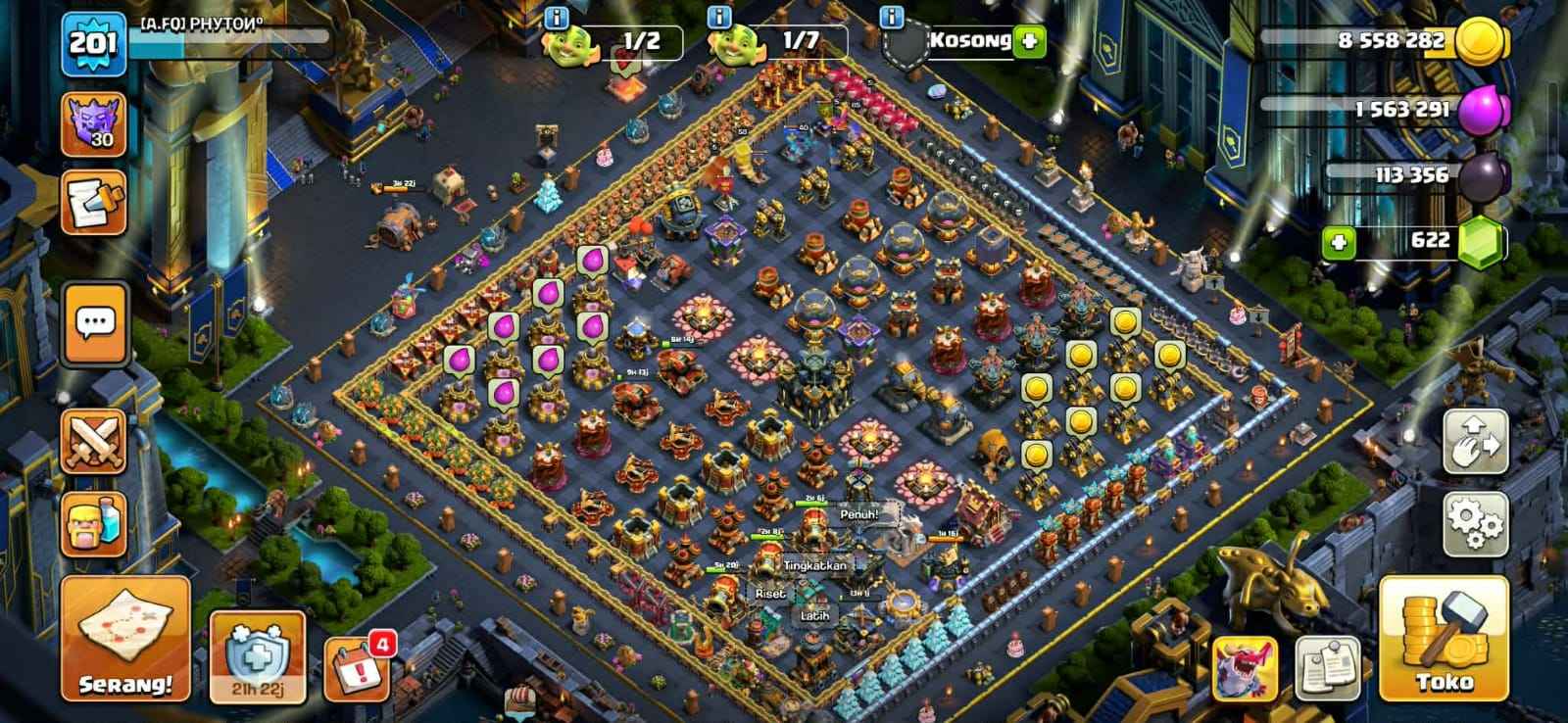Screen dimensions: 1568x723
Task: Tap the info icon beside 1/2 builders
Action: pyautogui.click(x=556, y=17)
